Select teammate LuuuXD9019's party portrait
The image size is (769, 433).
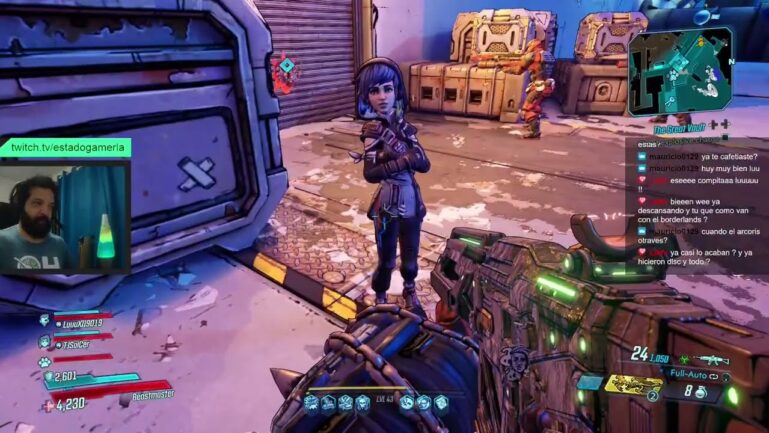coord(45,322)
